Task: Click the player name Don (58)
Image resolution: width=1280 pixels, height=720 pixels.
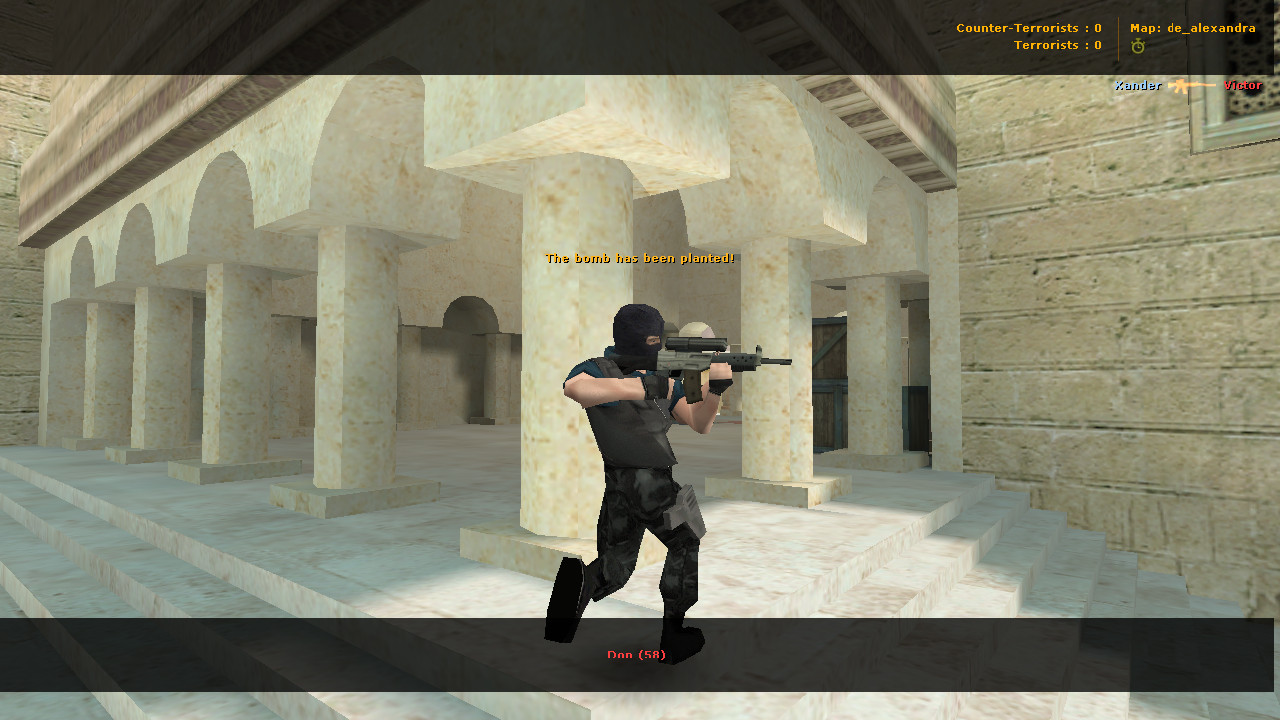Action: [638, 655]
